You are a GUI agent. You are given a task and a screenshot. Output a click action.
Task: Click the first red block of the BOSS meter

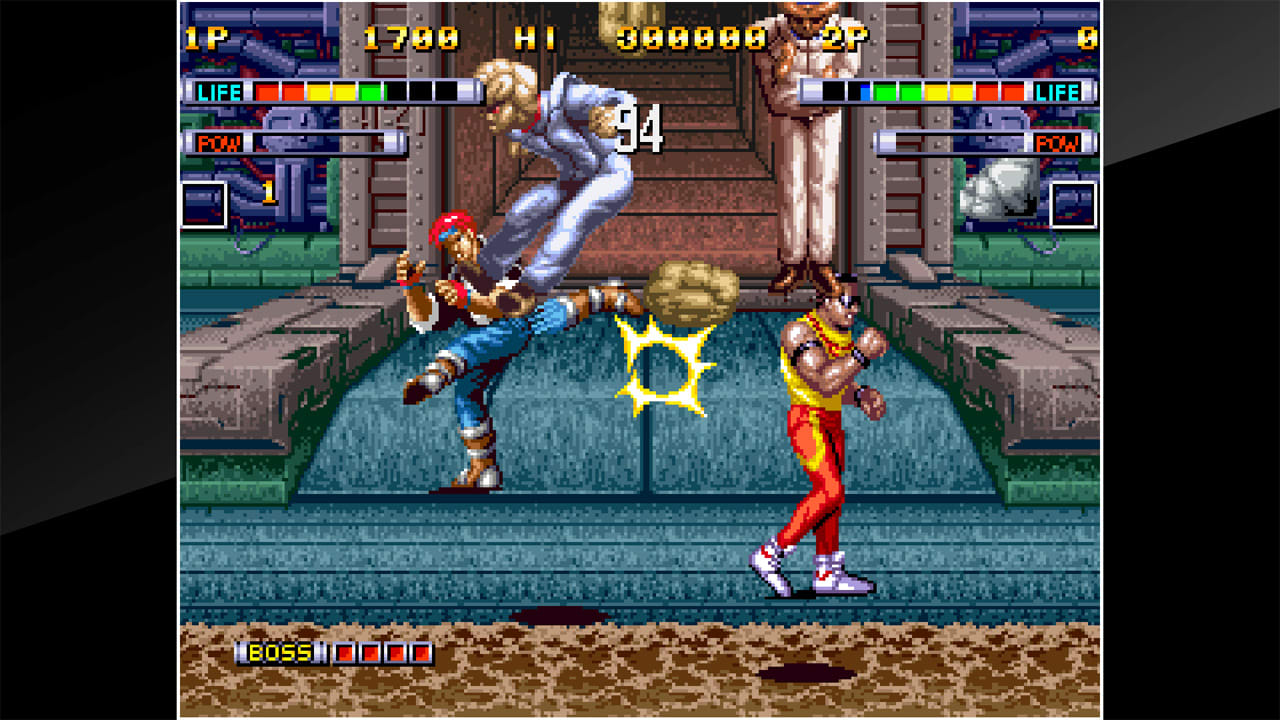(345, 653)
